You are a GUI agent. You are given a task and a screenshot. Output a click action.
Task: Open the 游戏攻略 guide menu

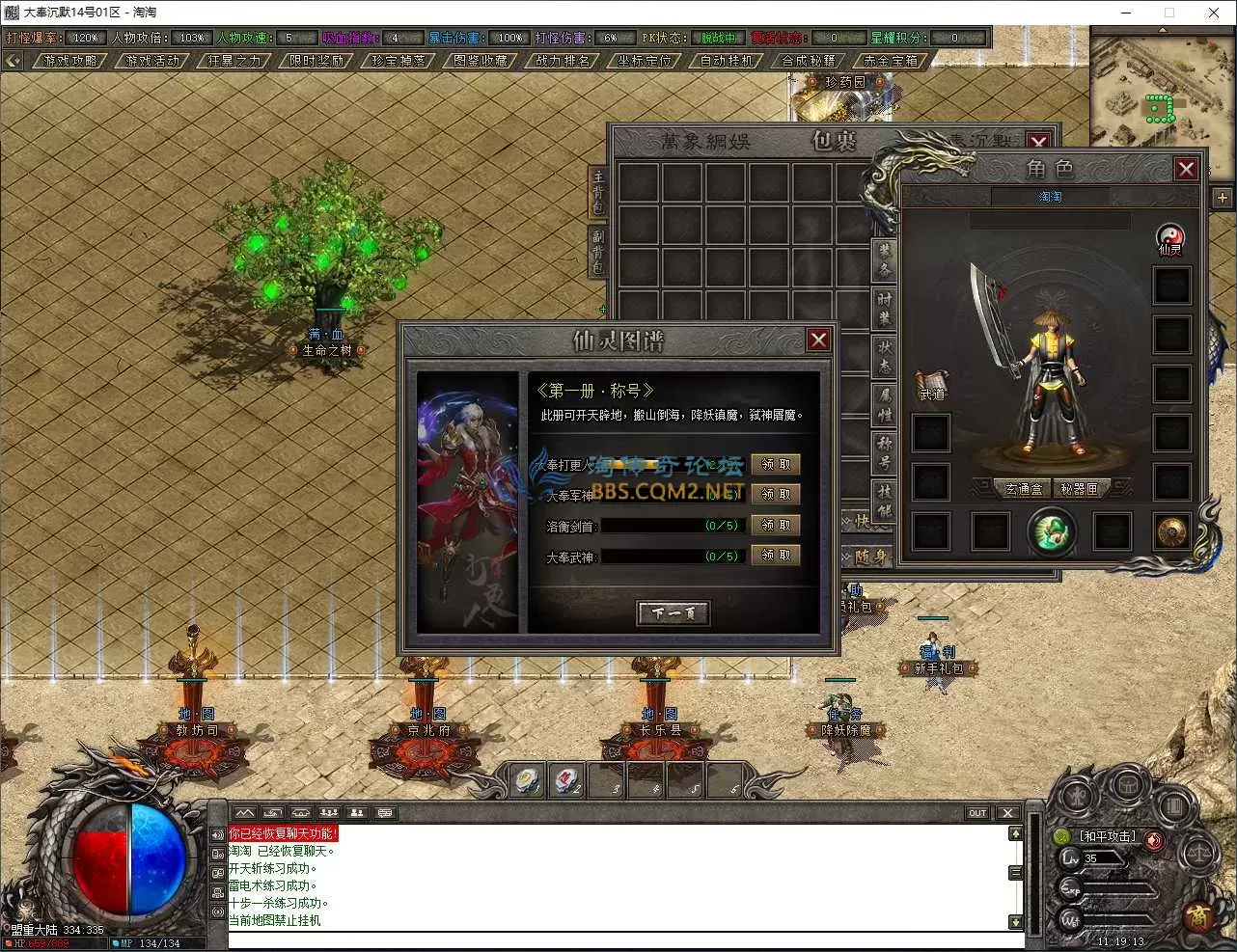click(x=69, y=60)
